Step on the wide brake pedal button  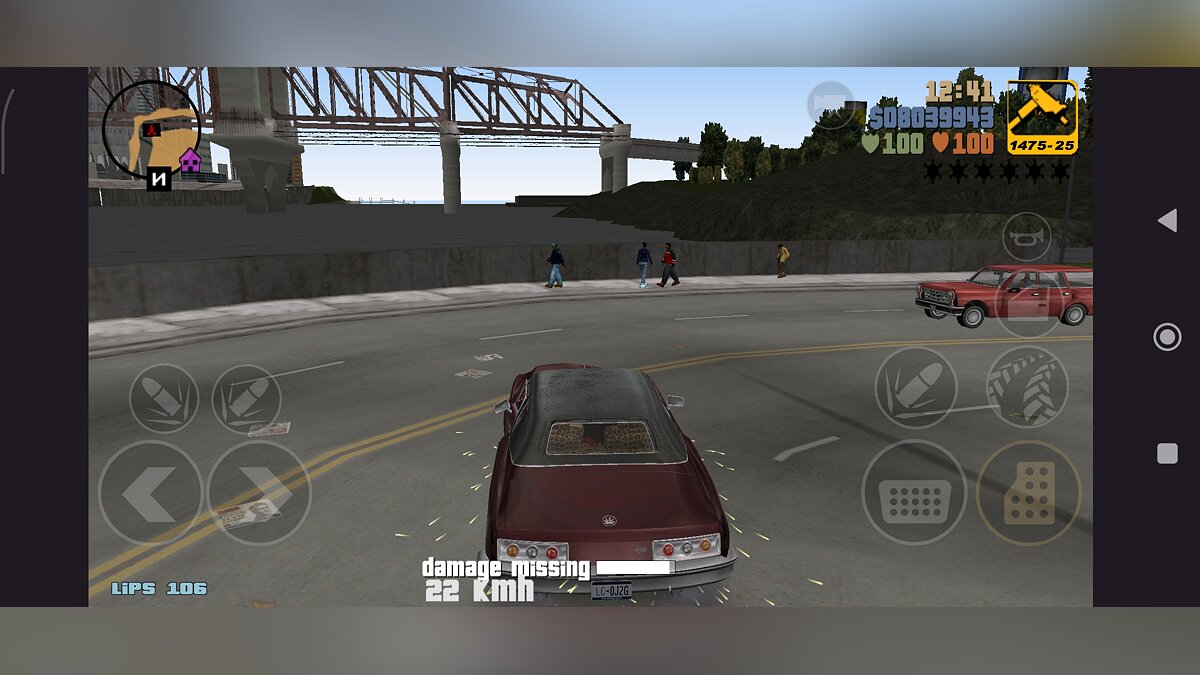pyautogui.click(x=914, y=492)
